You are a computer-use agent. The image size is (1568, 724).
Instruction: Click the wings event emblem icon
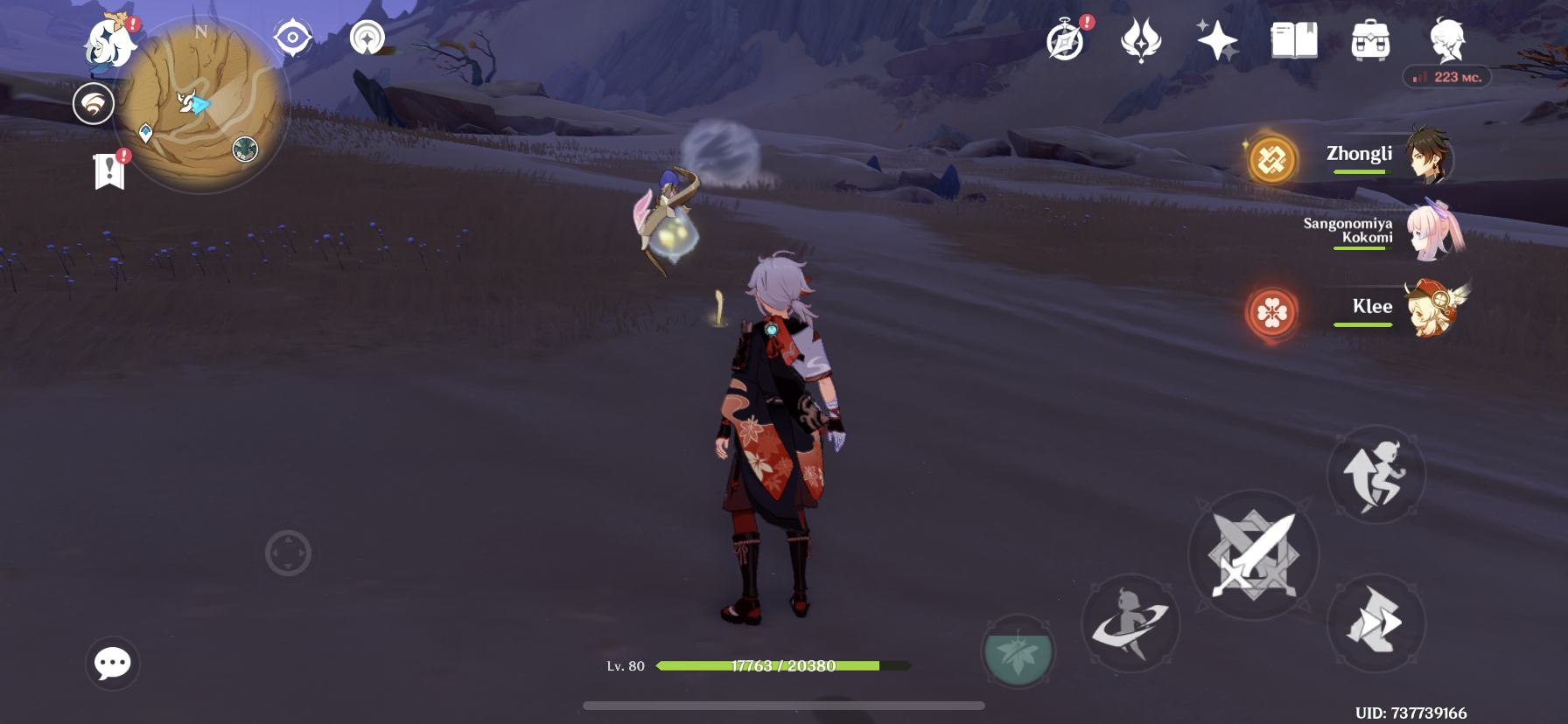tap(1140, 40)
